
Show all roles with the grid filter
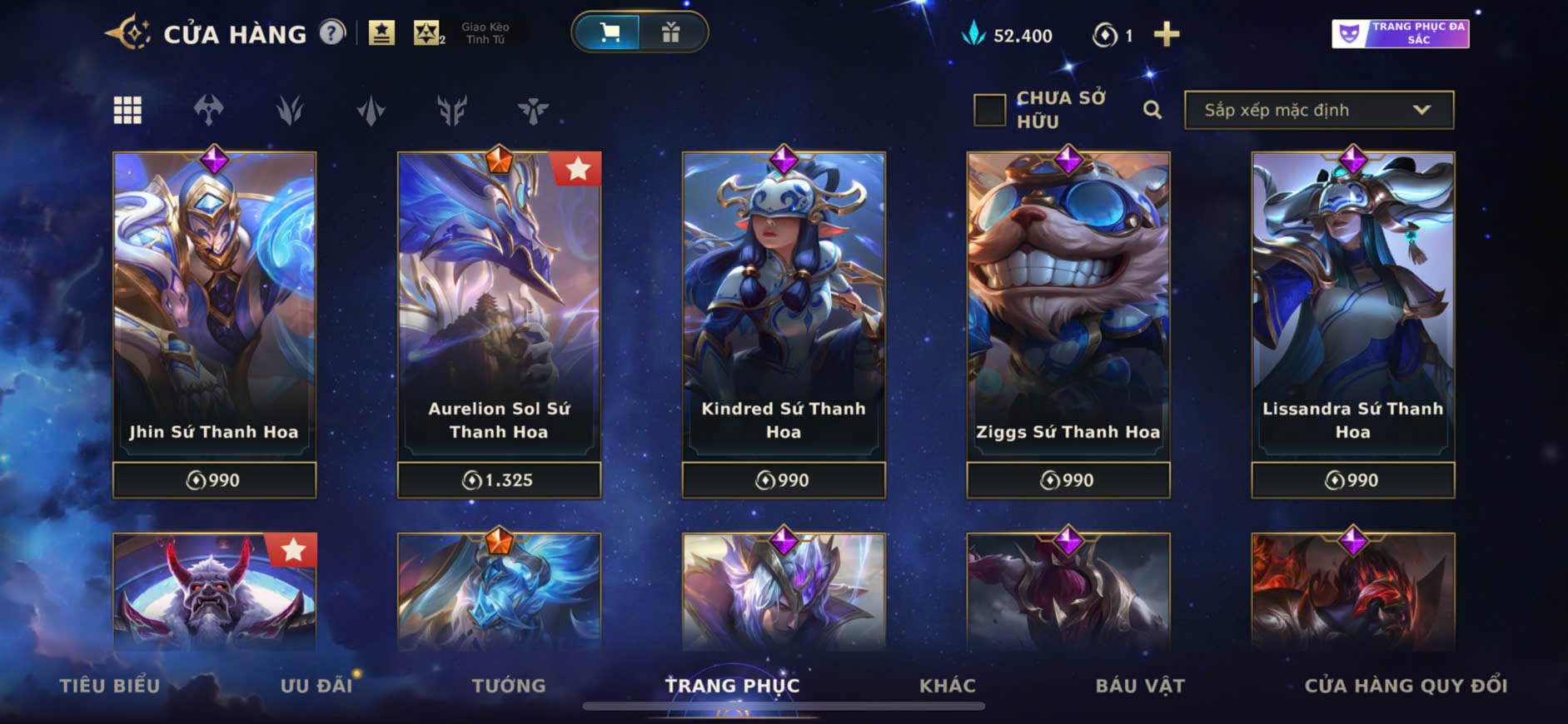pos(127,110)
